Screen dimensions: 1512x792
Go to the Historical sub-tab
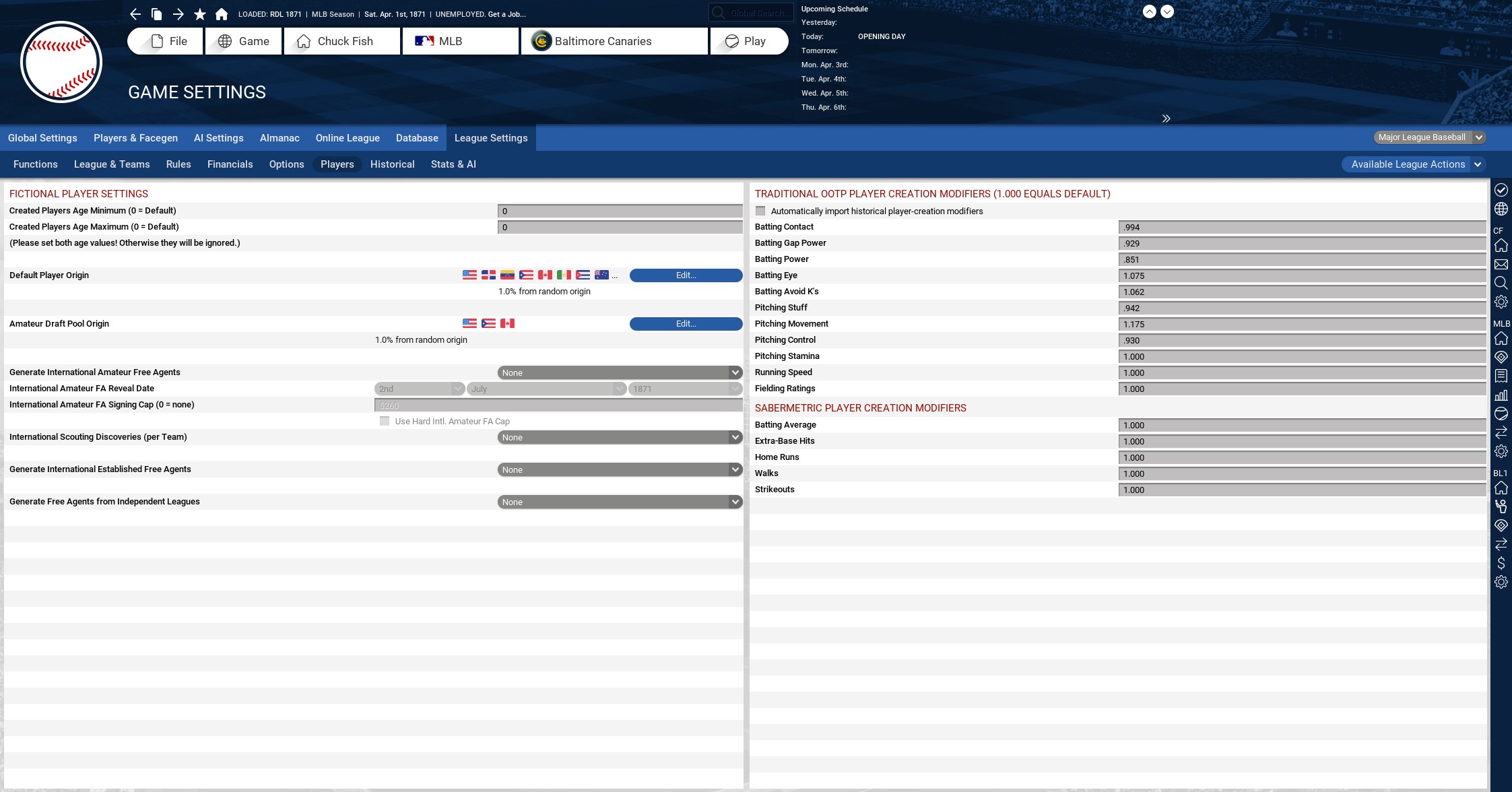pyautogui.click(x=392, y=164)
